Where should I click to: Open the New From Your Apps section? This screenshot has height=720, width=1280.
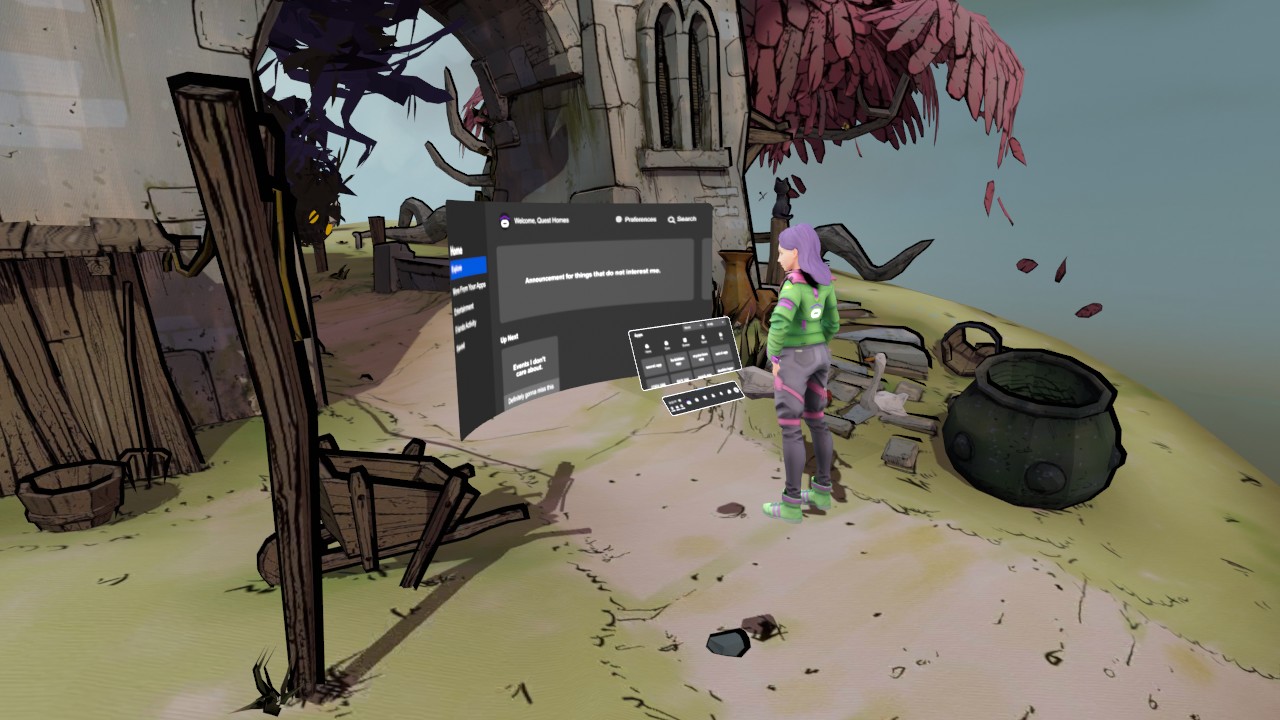pos(471,286)
